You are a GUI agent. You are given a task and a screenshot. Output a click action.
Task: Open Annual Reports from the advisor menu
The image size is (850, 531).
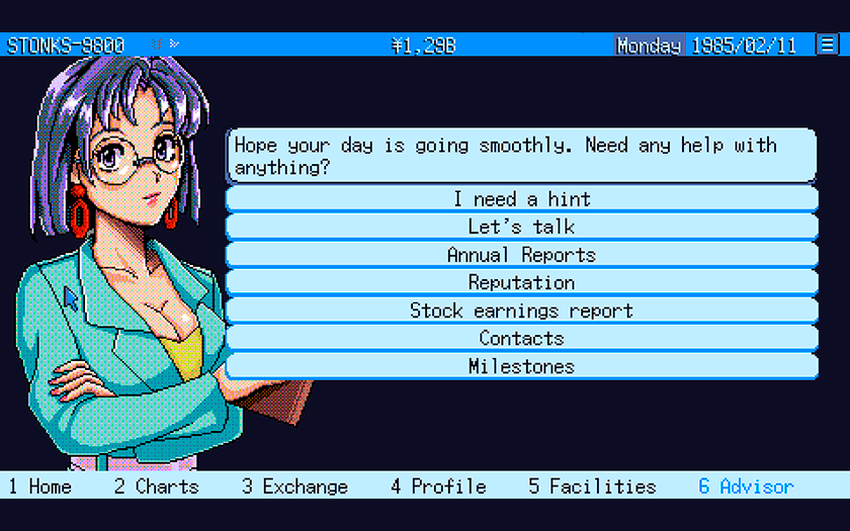pyautogui.click(x=521, y=255)
